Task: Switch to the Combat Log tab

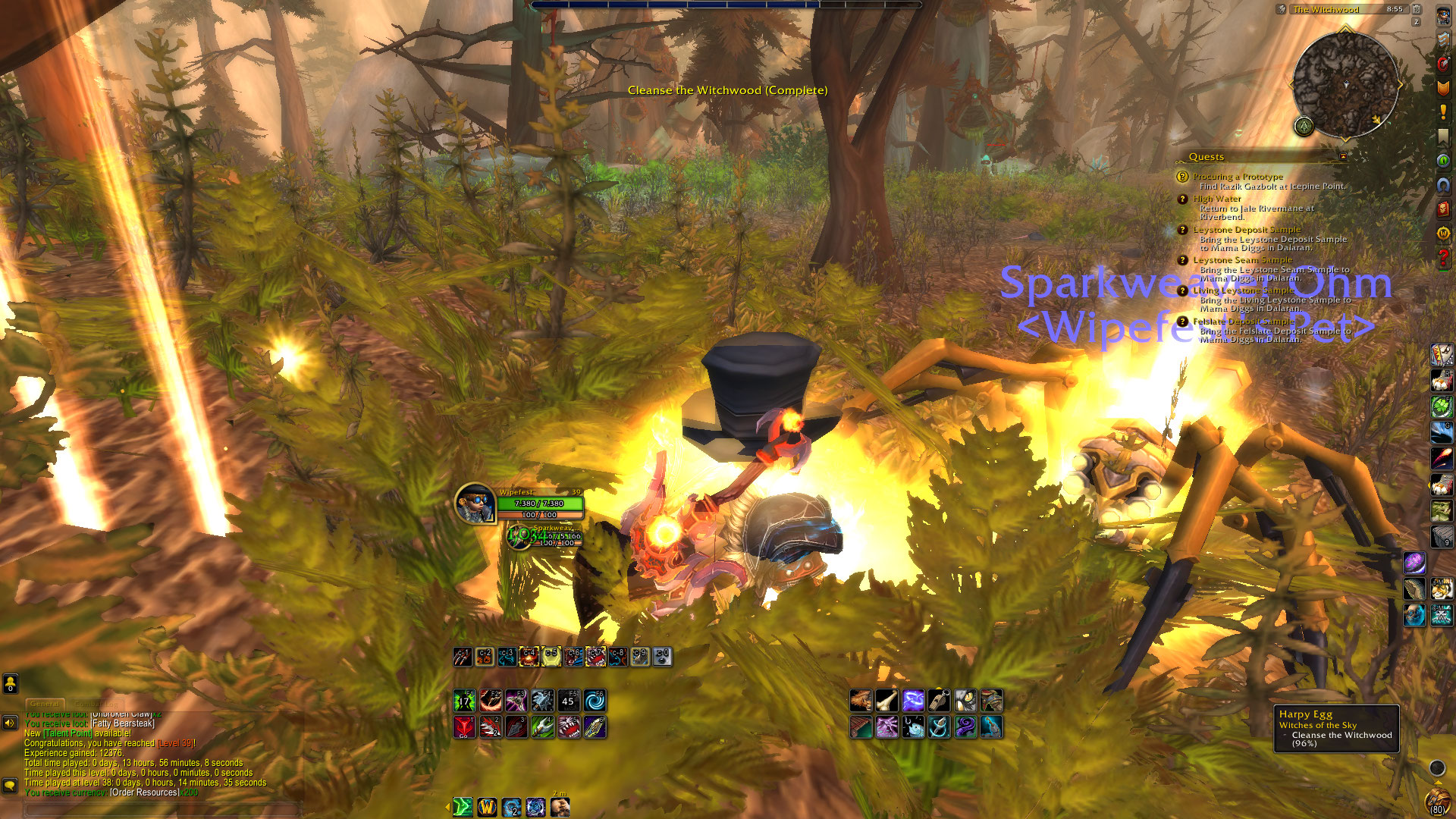Action: tap(96, 704)
